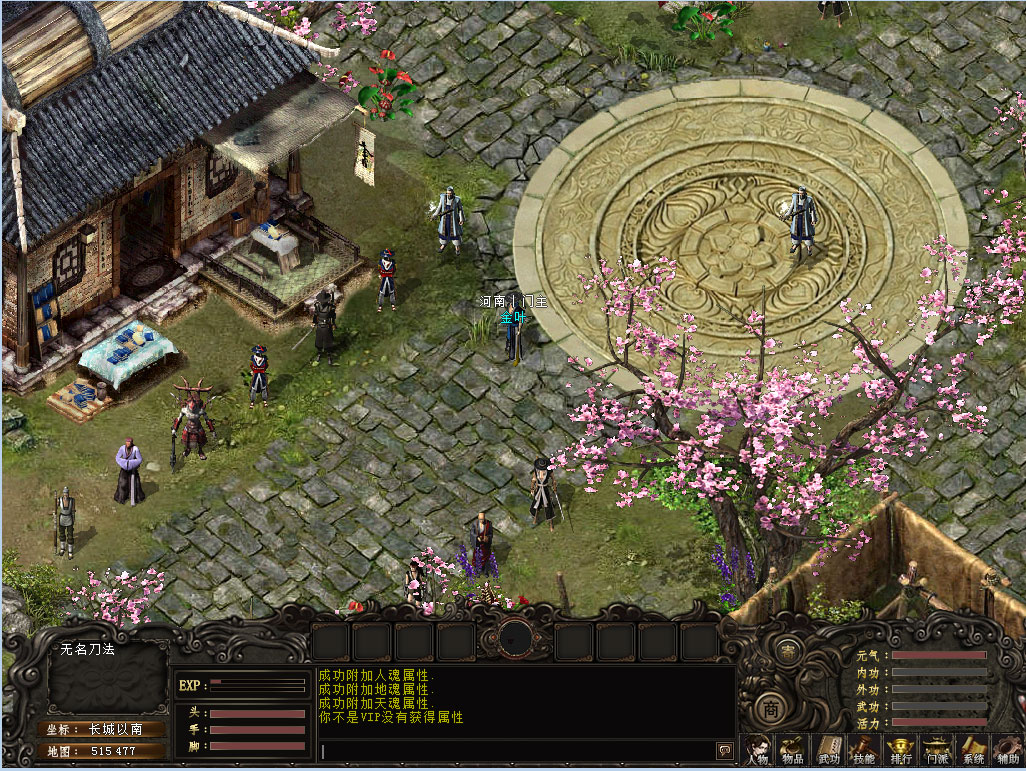Click the round 商 shop button

(771, 708)
